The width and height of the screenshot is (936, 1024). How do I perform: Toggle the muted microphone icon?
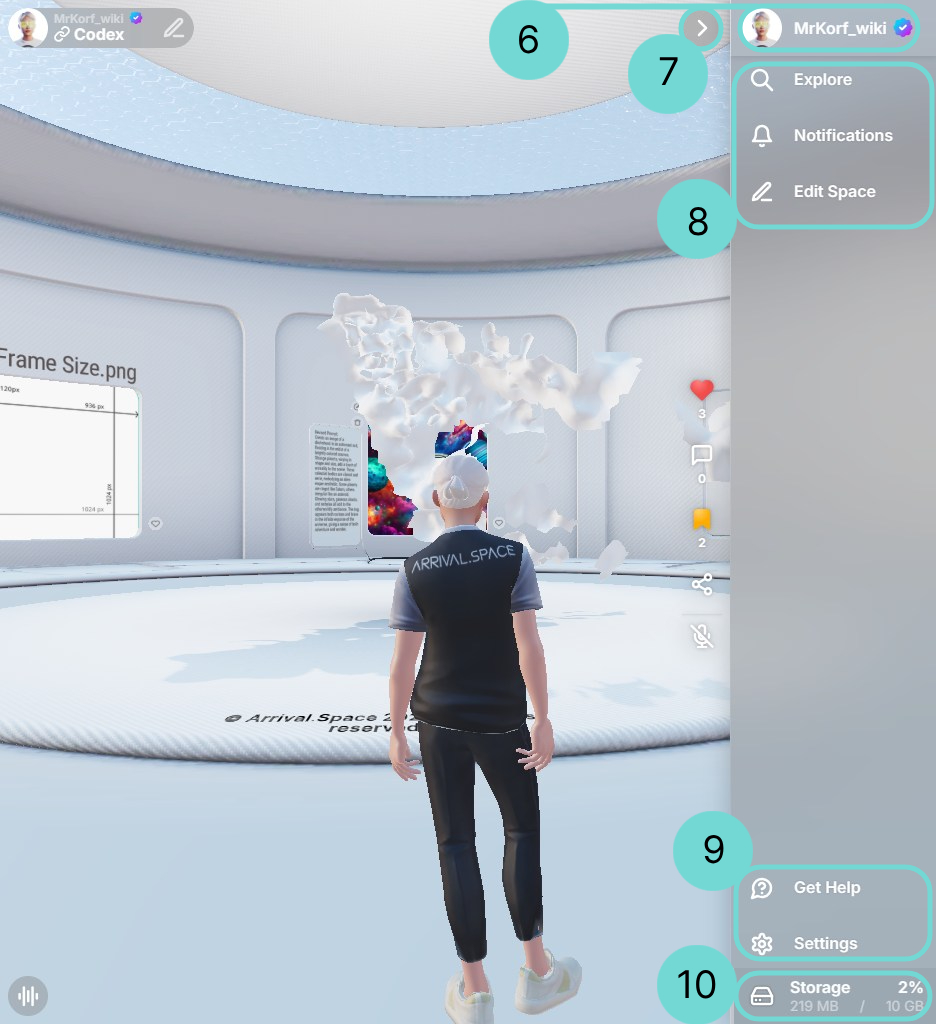click(702, 635)
